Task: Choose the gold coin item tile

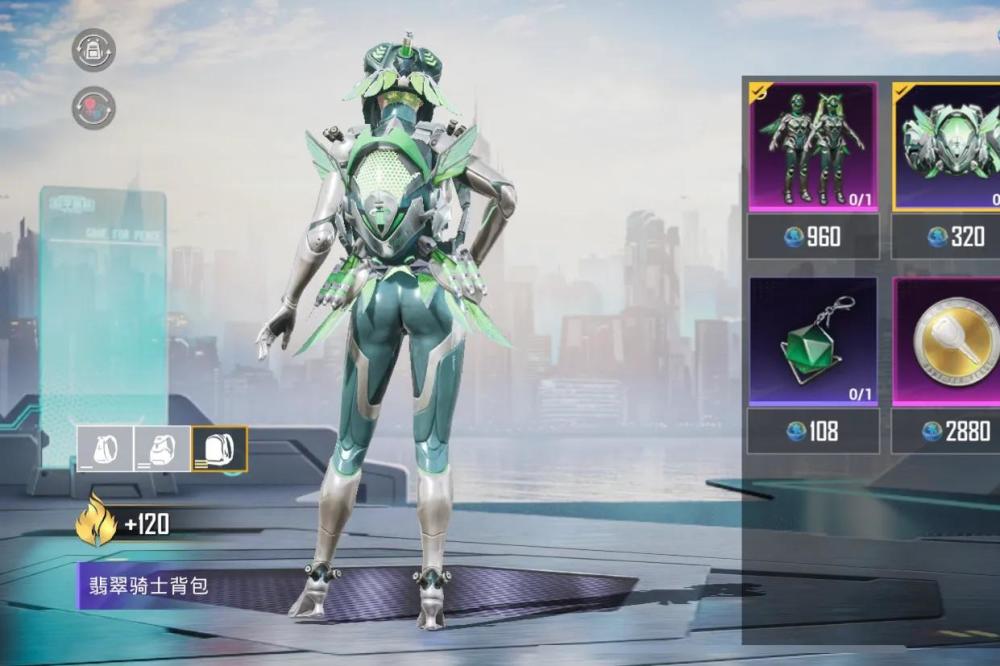Action: (x=947, y=342)
